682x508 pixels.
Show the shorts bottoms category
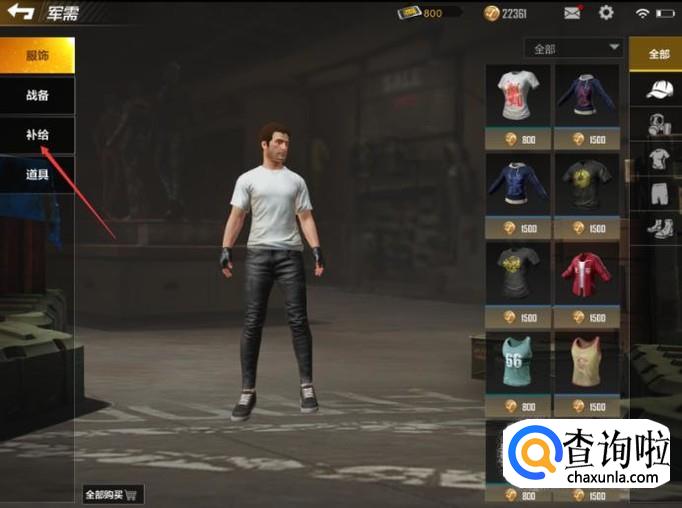[x=658, y=192]
